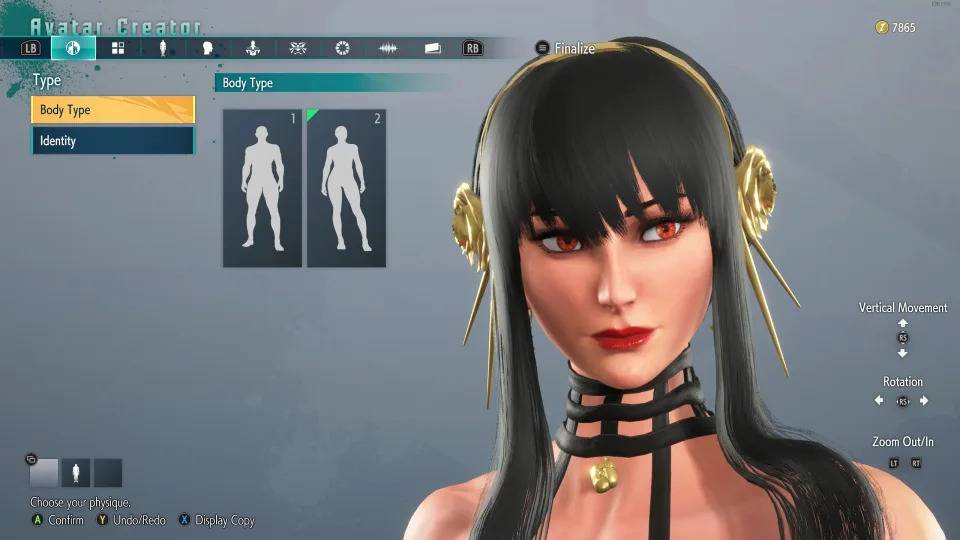
Task: Open the Identity menu entry
Action: [x=113, y=141]
